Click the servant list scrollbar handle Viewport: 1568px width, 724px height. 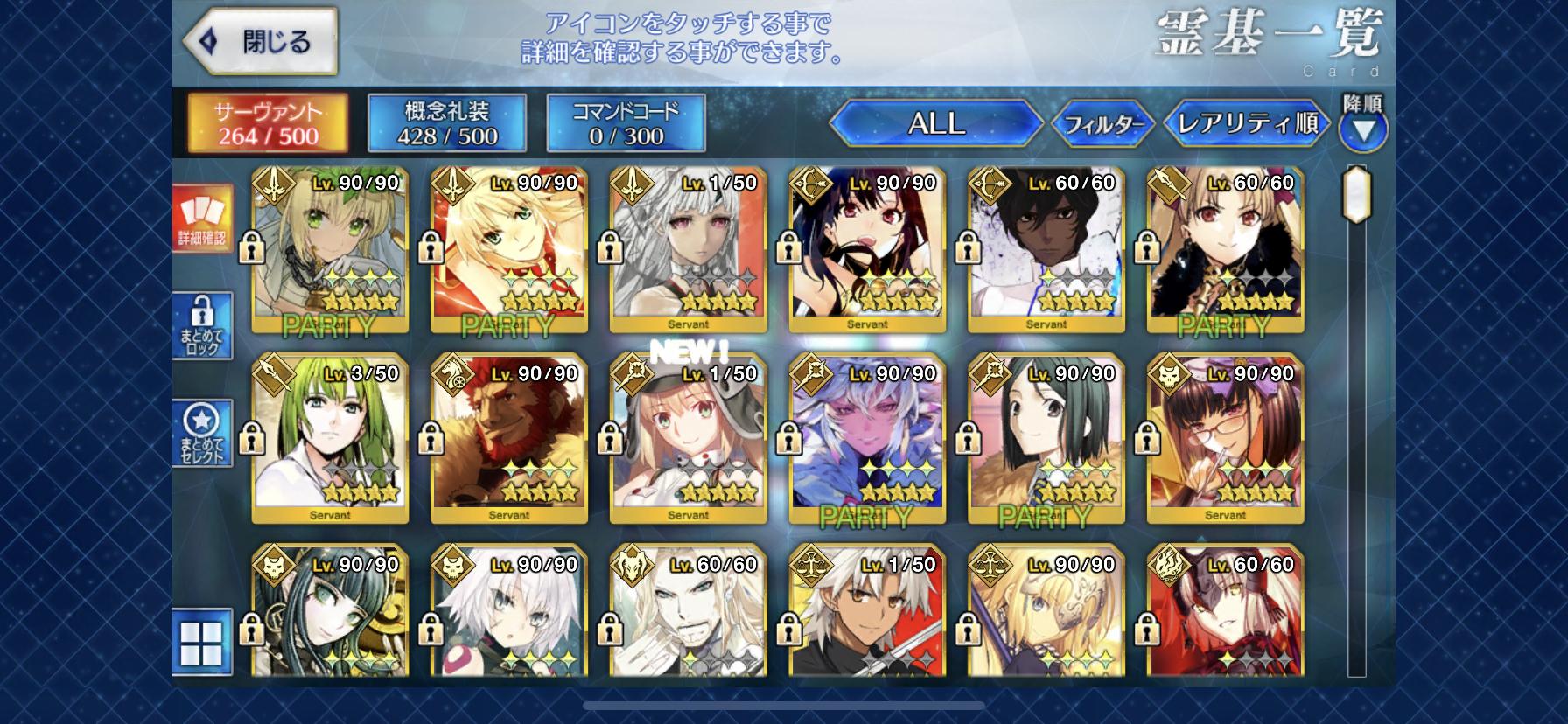point(1356,194)
